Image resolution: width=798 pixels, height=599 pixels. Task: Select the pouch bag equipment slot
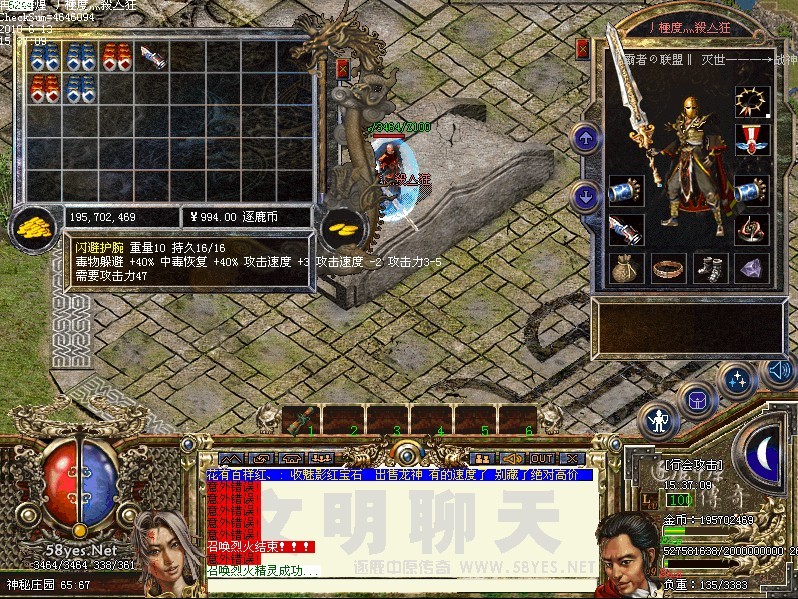626,267
